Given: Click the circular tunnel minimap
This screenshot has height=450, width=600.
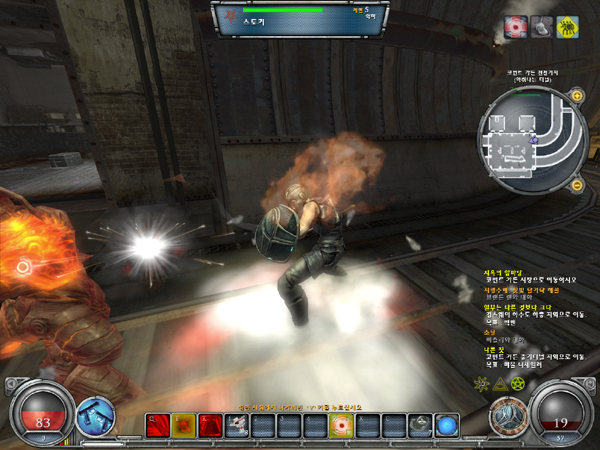Looking at the screenshot, I should coord(530,140).
